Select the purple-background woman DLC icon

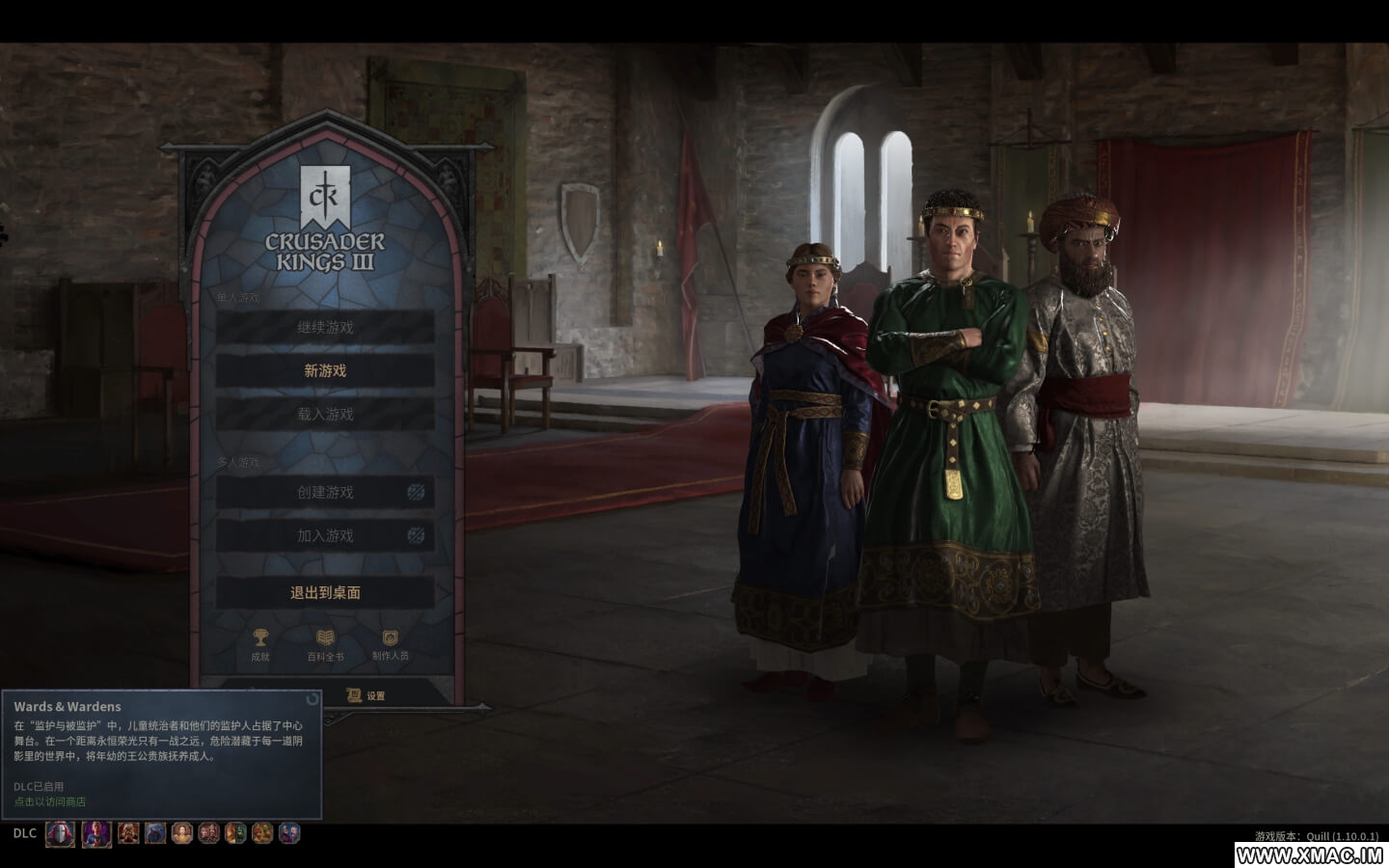pyautogui.click(x=95, y=833)
